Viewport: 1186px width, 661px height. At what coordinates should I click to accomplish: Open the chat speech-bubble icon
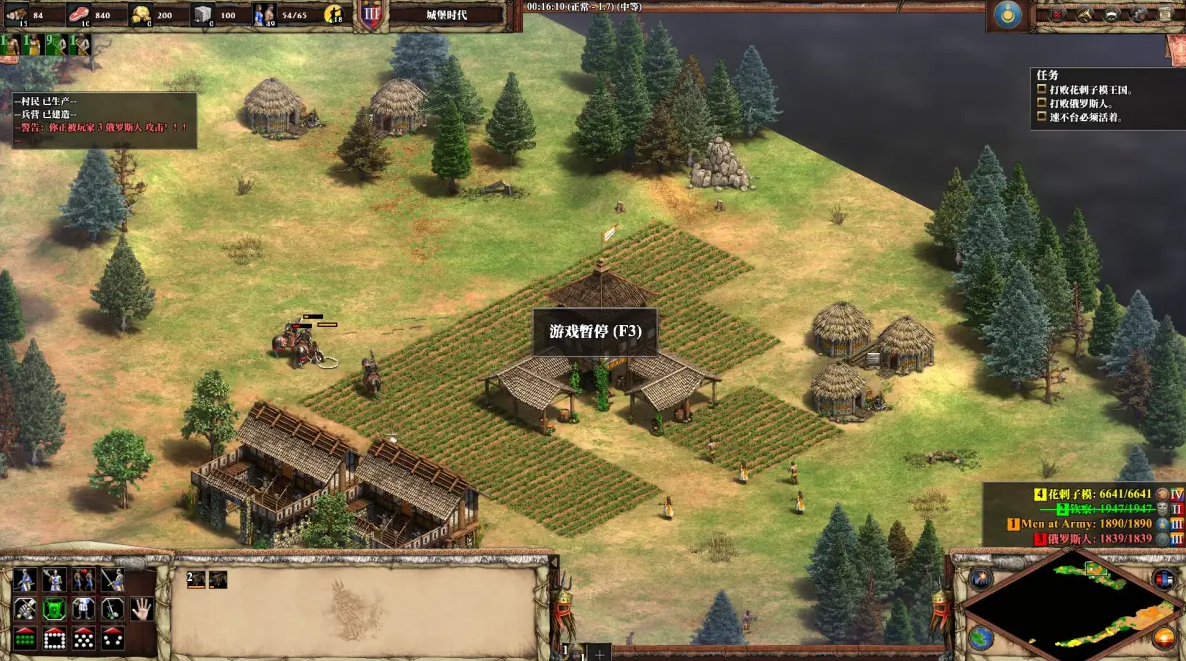click(1111, 14)
